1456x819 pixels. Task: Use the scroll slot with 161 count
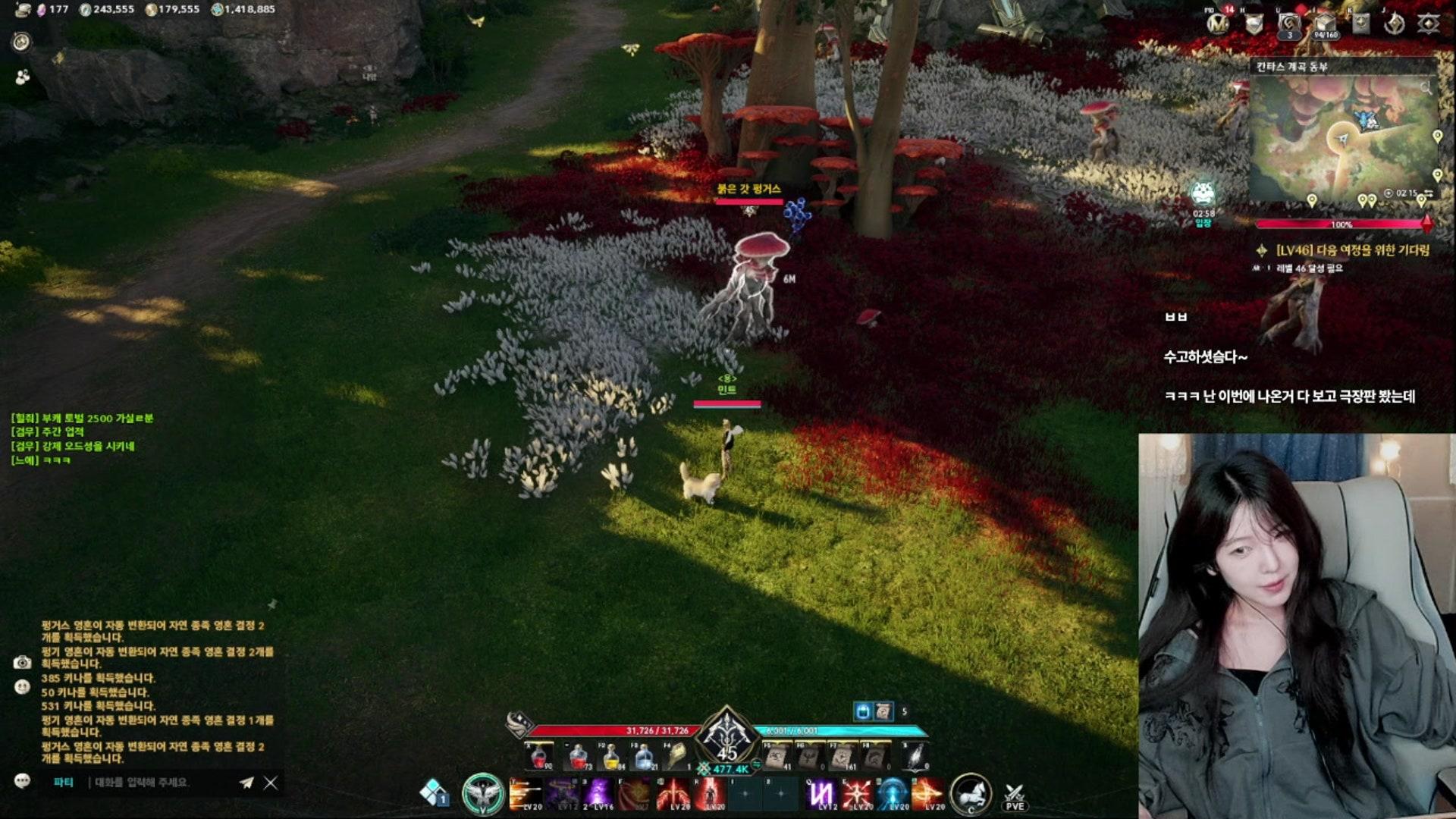(x=843, y=756)
